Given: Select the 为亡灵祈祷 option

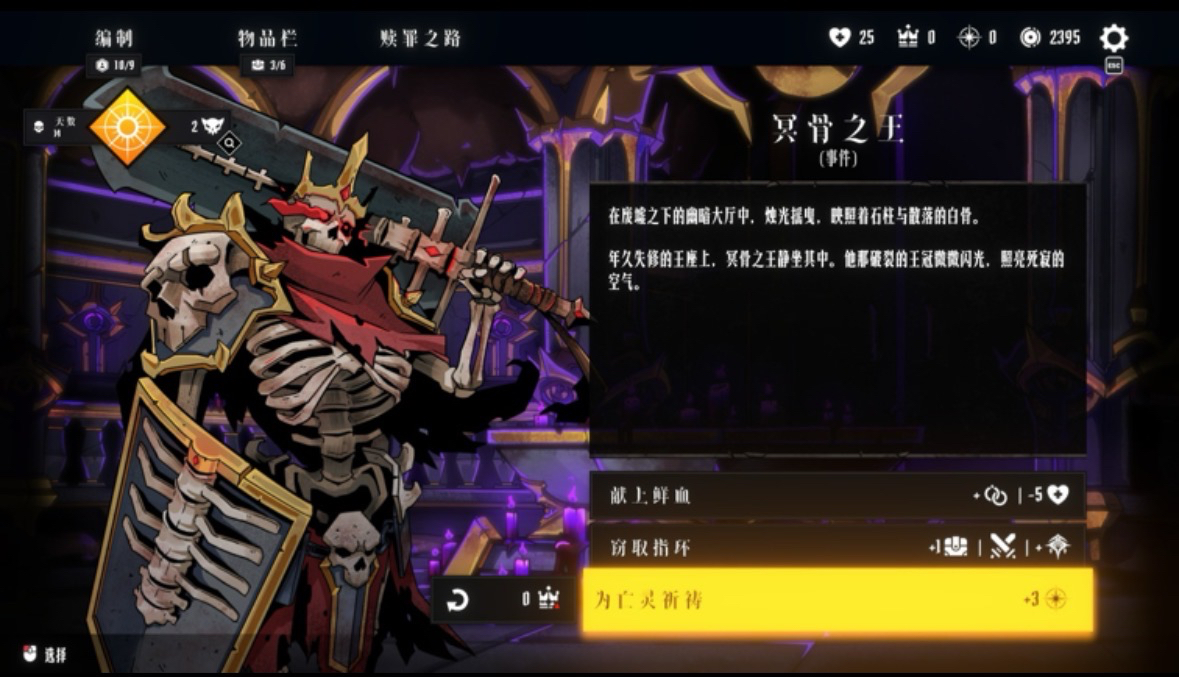Looking at the screenshot, I should pyautogui.click(x=836, y=600).
